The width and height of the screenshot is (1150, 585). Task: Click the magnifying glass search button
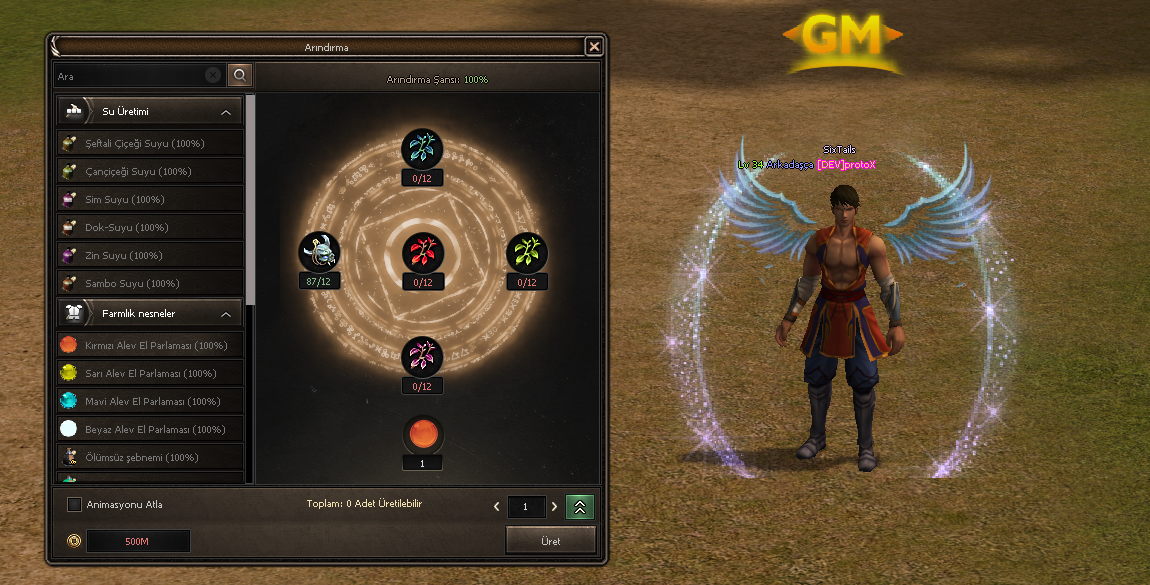click(240, 75)
